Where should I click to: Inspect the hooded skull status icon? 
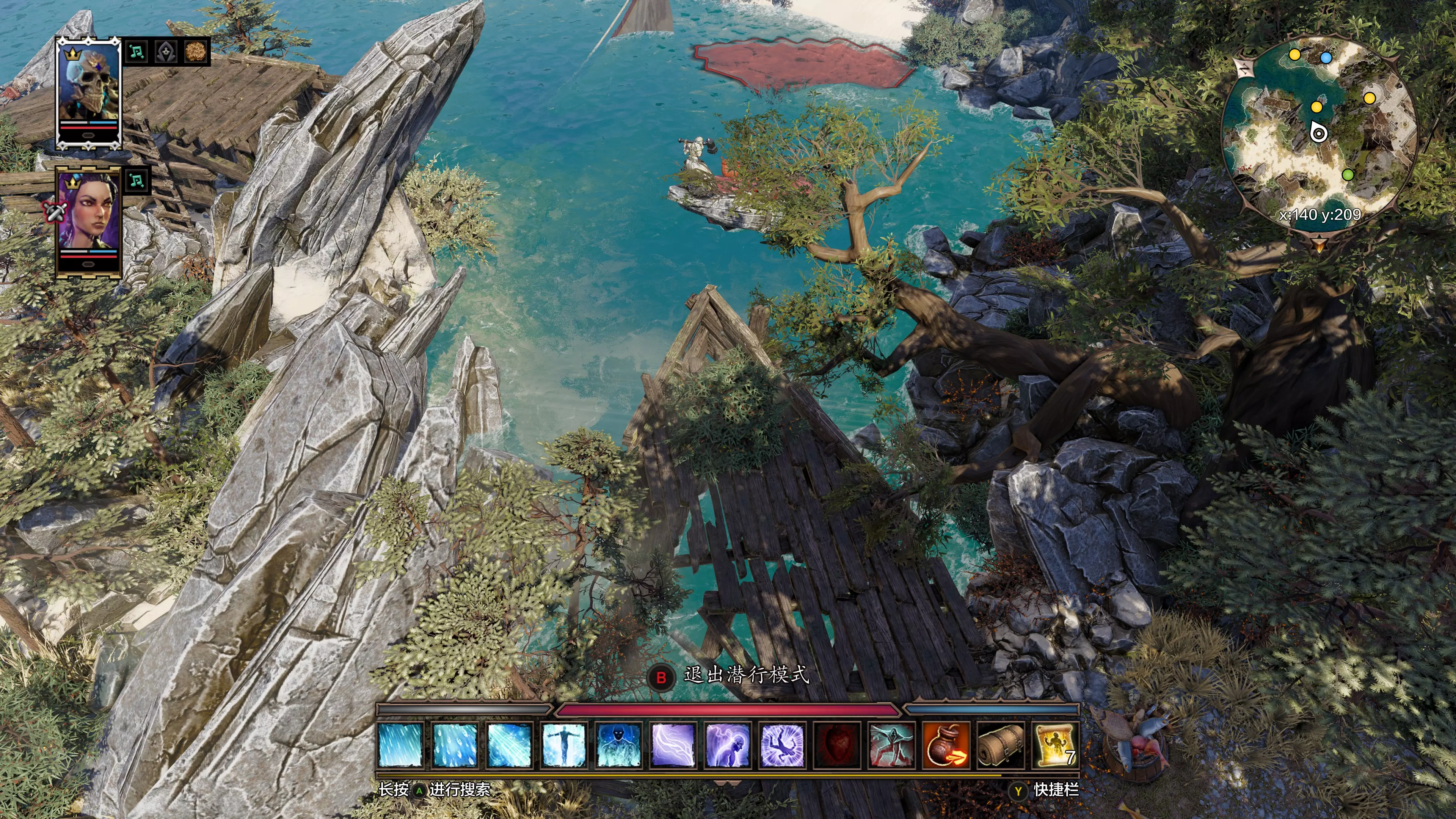165,52
